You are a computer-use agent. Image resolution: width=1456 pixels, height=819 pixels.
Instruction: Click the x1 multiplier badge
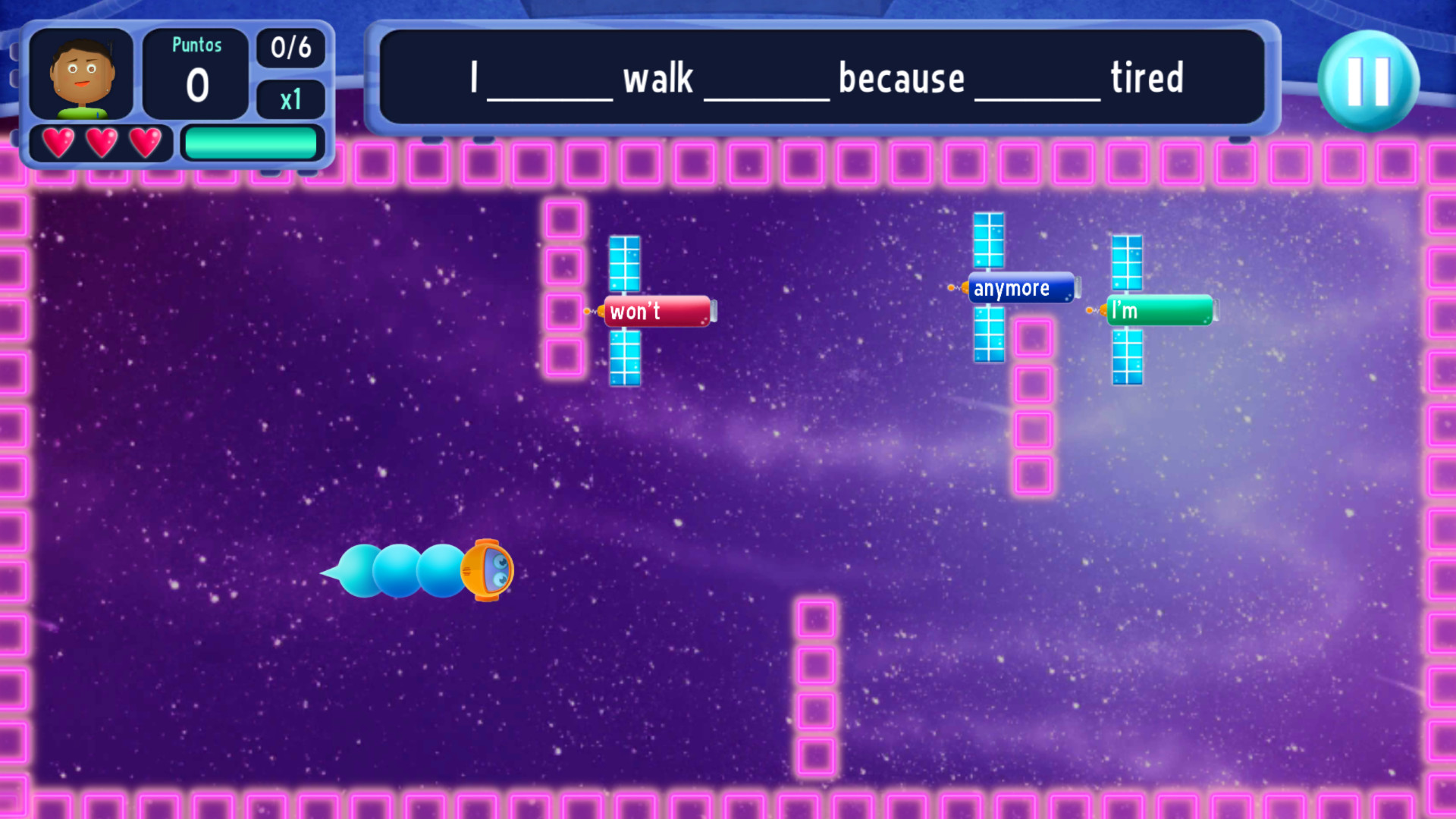(x=290, y=99)
